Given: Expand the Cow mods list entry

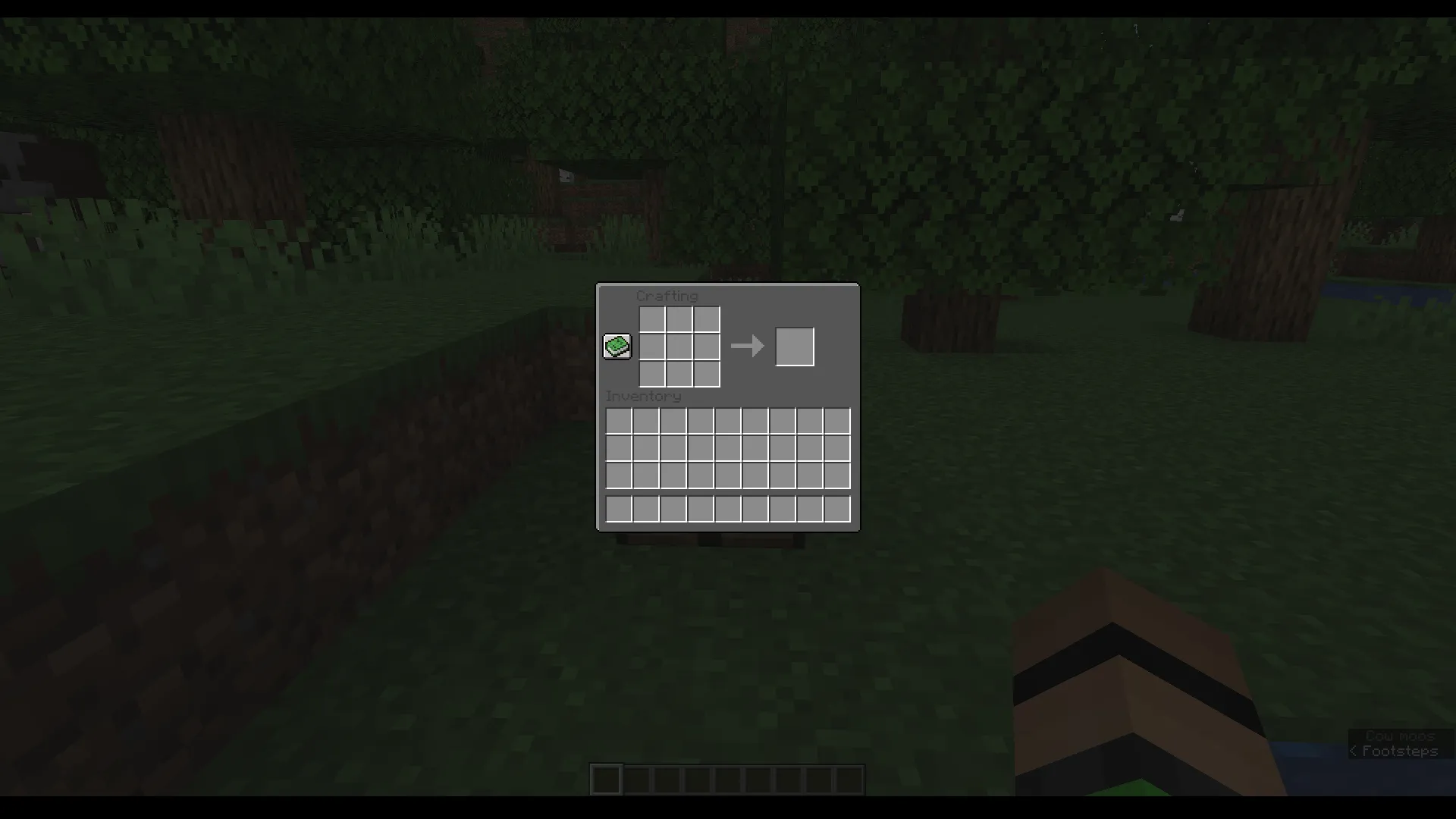Looking at the screenshot, I should (1399, 735).
